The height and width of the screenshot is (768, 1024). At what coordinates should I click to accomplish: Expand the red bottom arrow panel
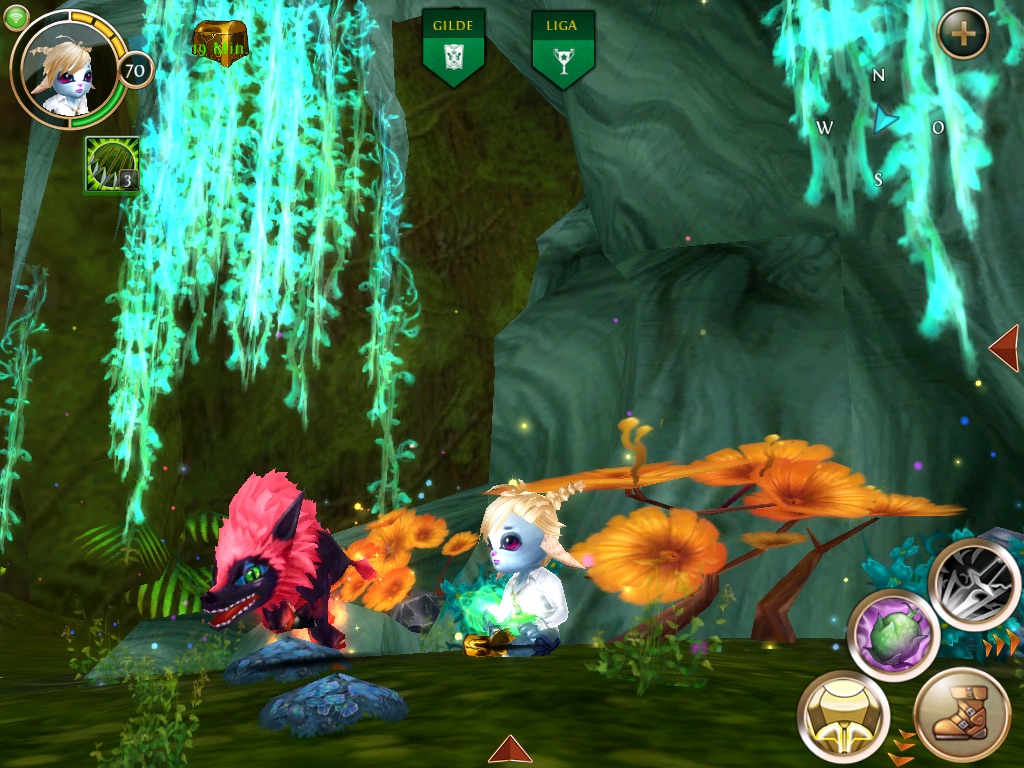(x=510, y=750)
